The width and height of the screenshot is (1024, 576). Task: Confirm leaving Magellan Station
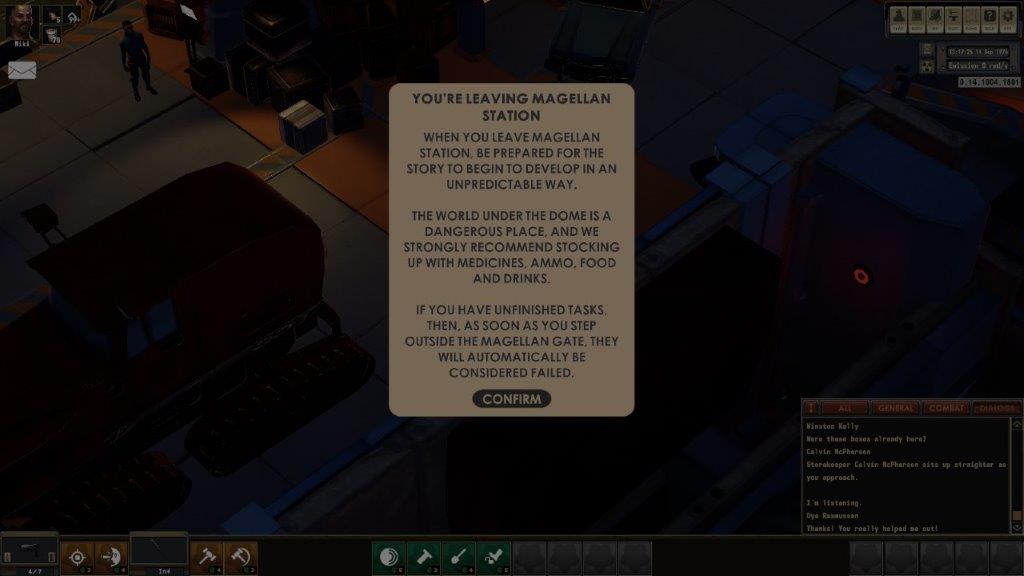click(511, 399)
